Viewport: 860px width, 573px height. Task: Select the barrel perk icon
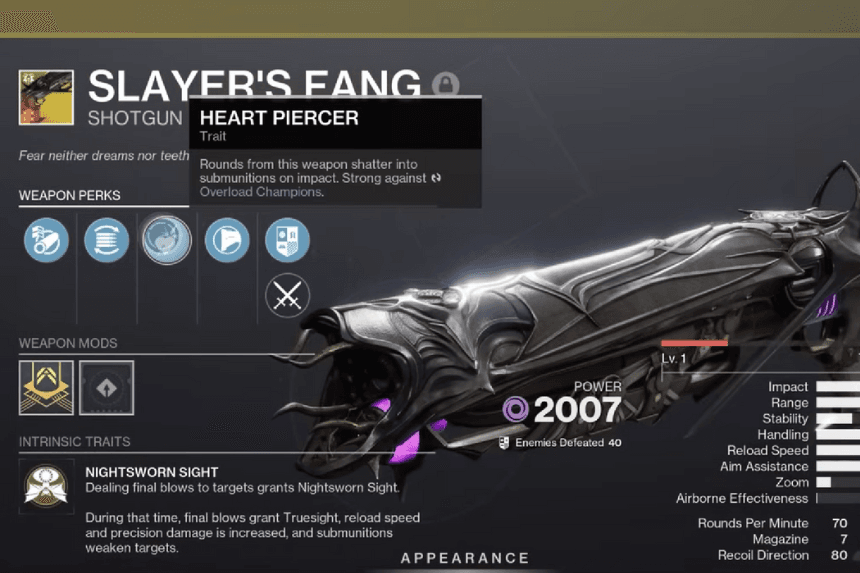[46, 241]
